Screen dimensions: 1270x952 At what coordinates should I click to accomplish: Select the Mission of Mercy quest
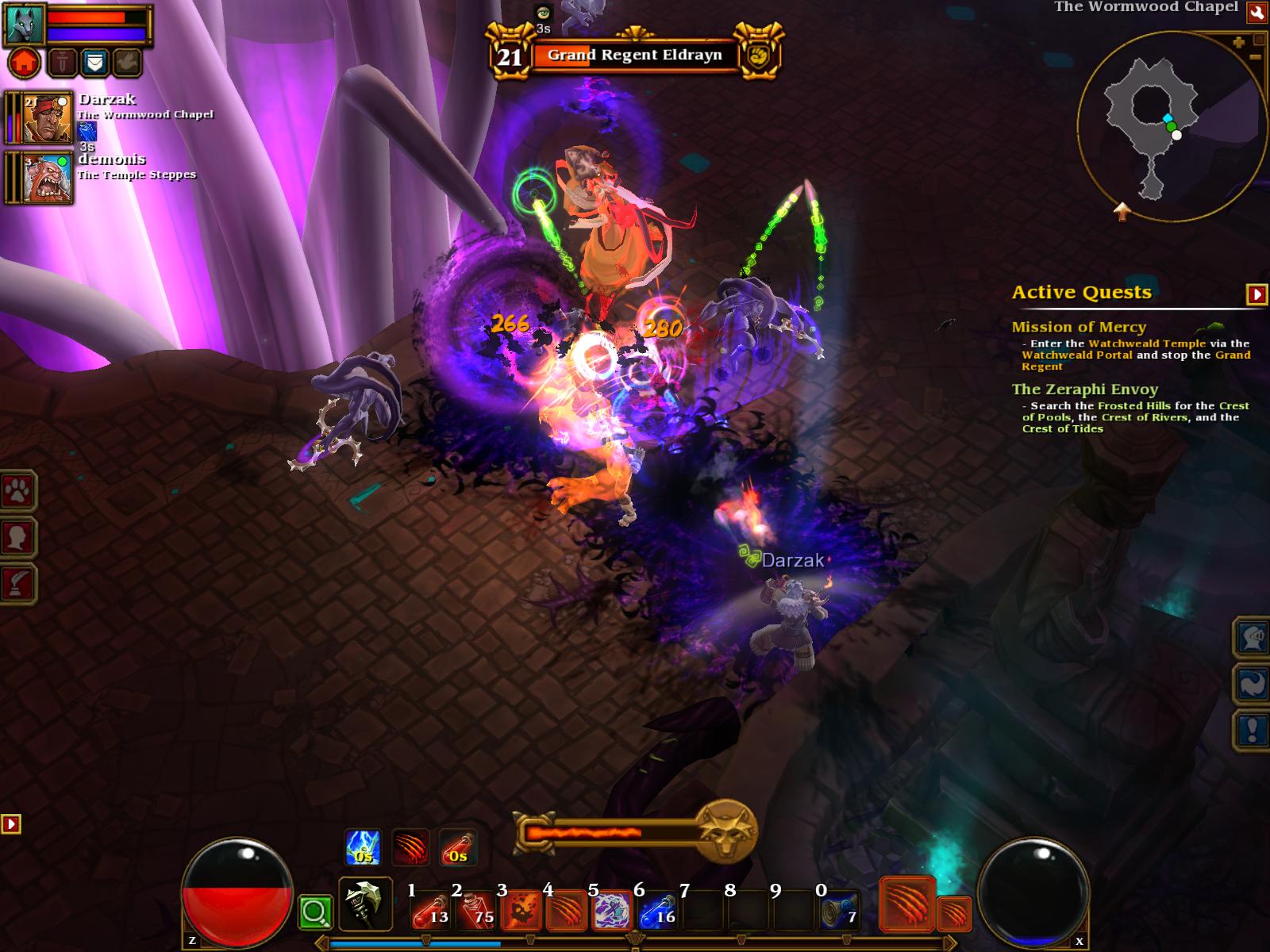(1079, 327)
